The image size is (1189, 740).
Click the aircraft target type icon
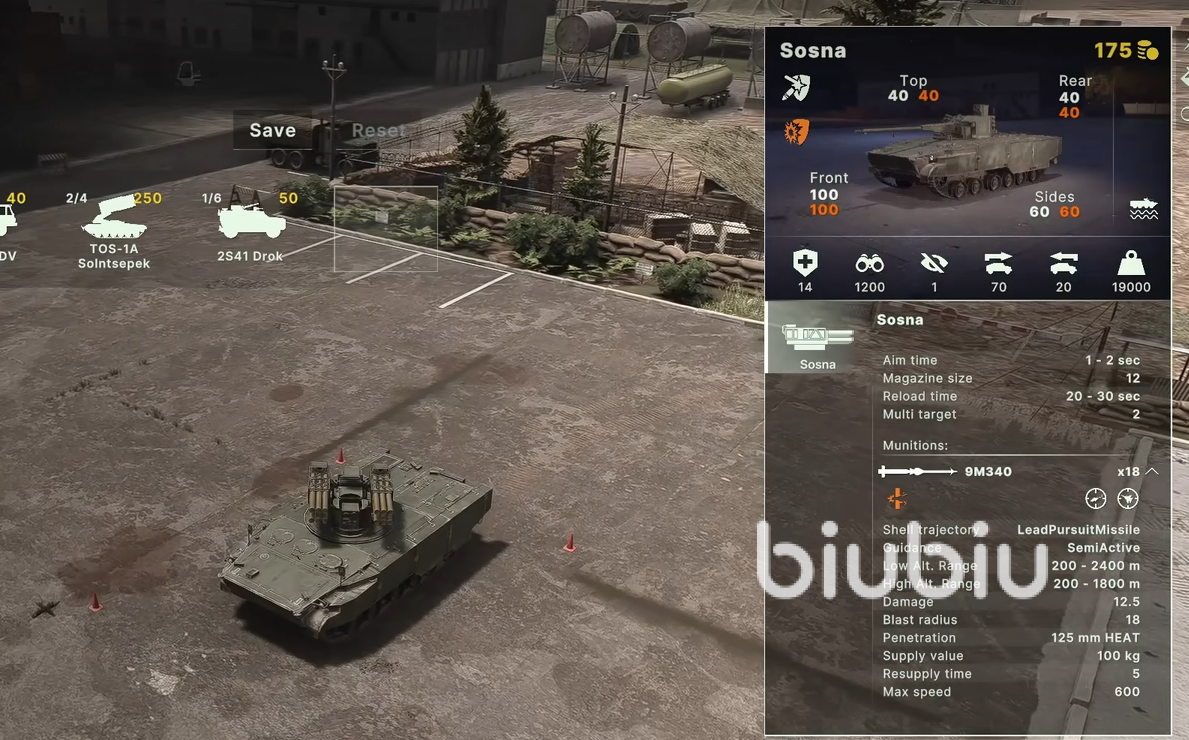(x=1128, y=498)
